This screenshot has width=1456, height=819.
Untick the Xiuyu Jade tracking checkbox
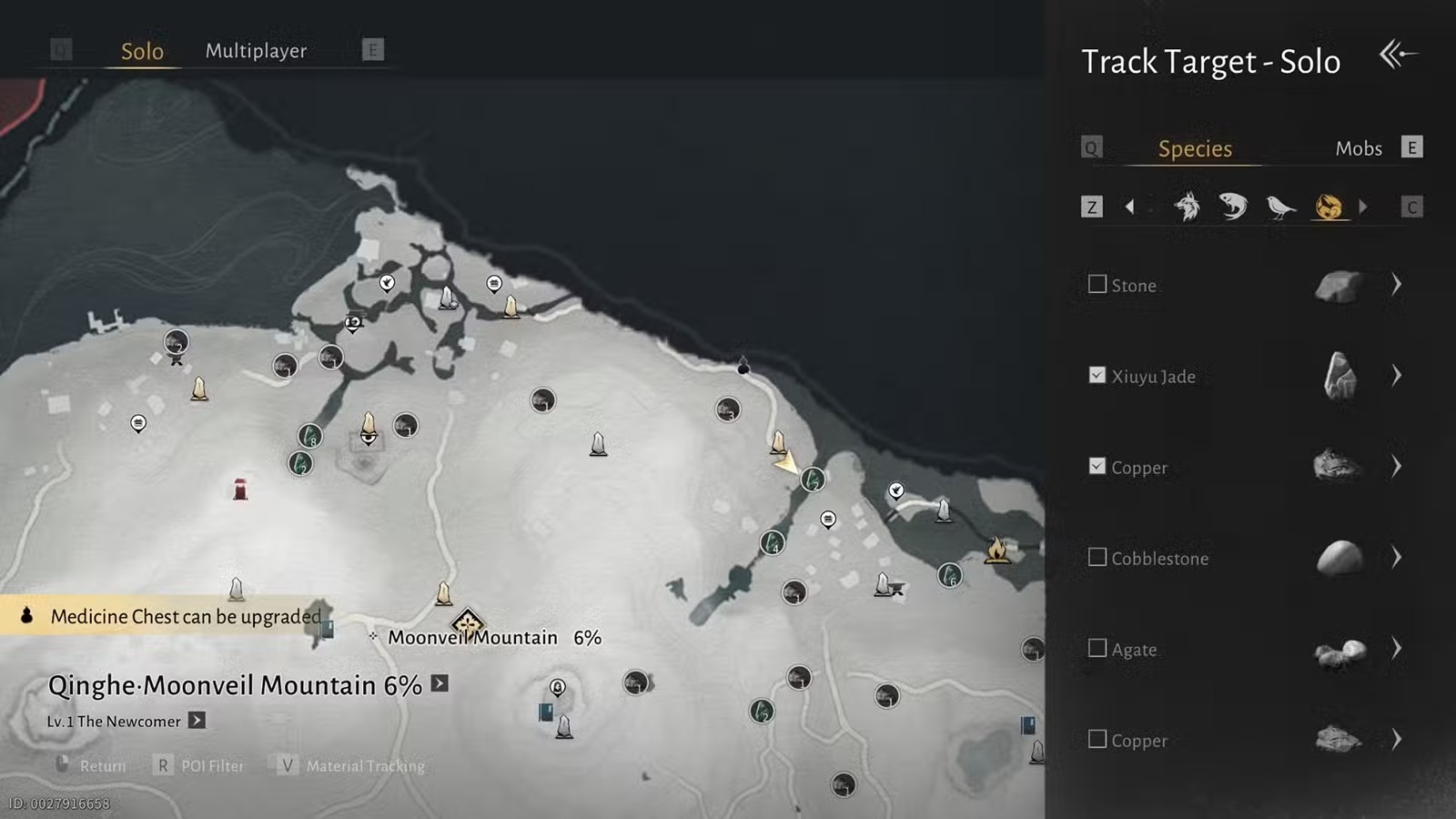pyautogui.click(x=1097, y=376)
